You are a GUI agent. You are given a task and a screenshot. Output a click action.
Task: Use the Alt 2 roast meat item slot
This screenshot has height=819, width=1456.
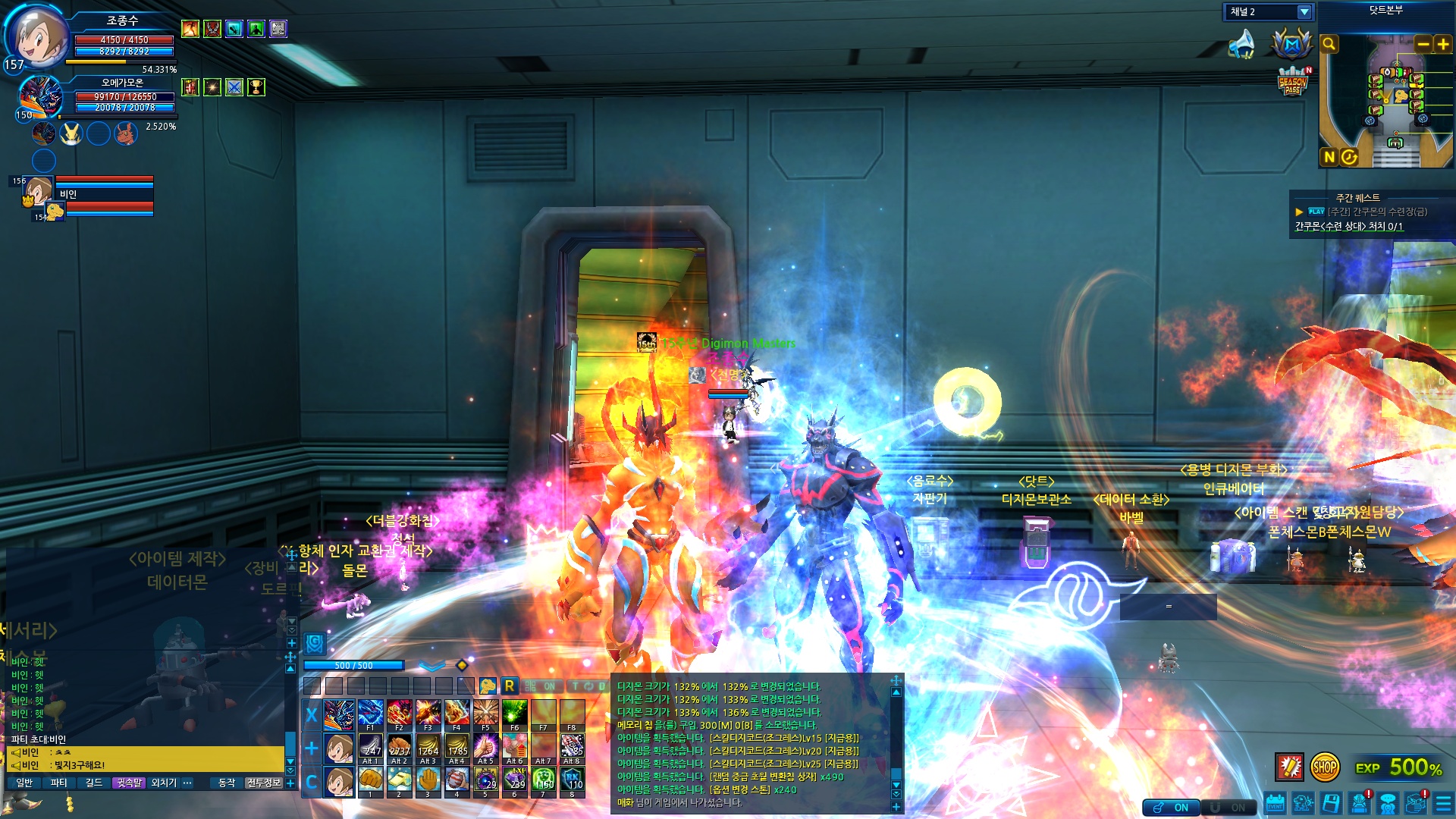click(x=399, y=747)
